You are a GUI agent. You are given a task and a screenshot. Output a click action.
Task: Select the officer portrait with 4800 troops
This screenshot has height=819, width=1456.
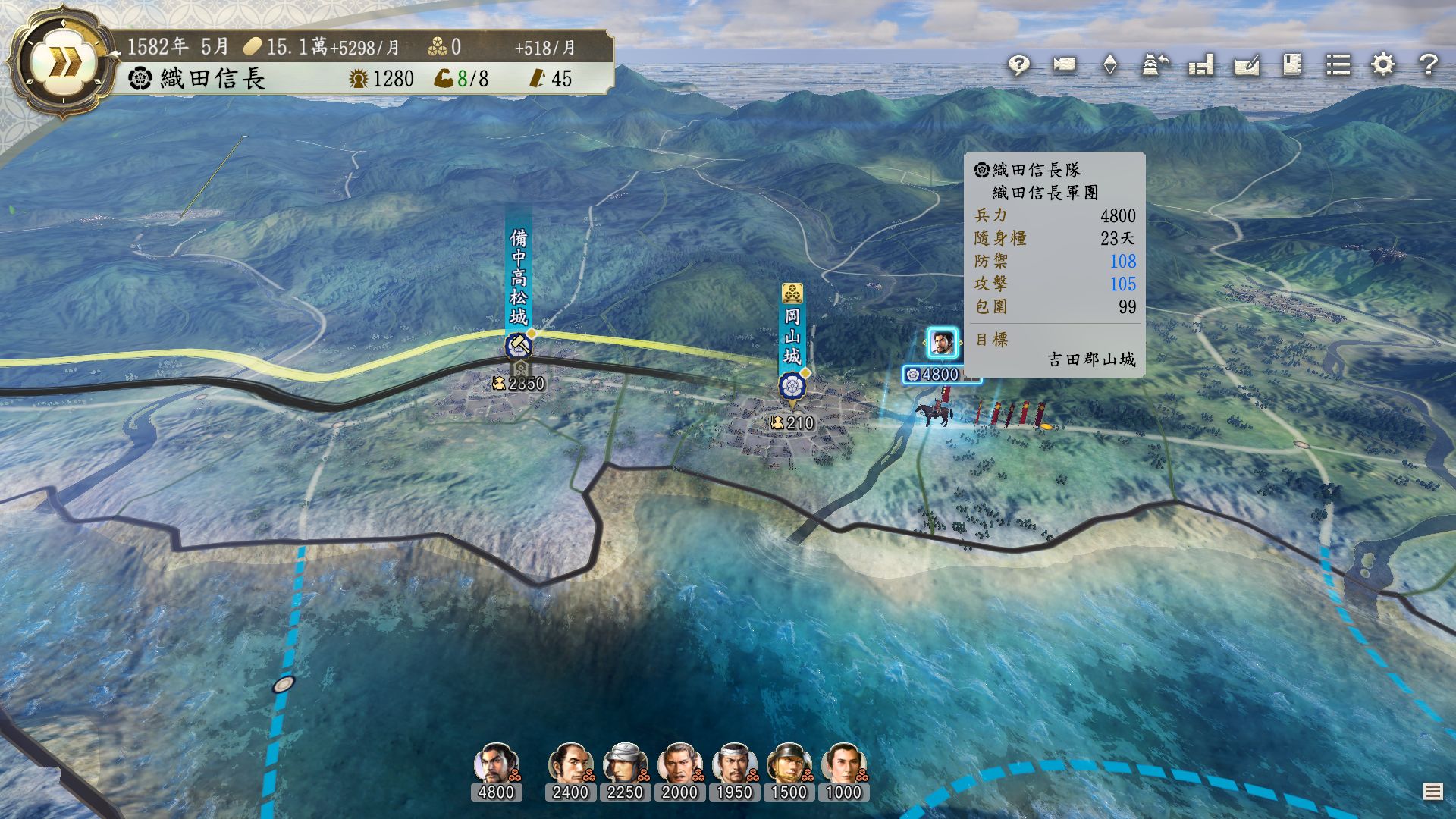point(496,764)
